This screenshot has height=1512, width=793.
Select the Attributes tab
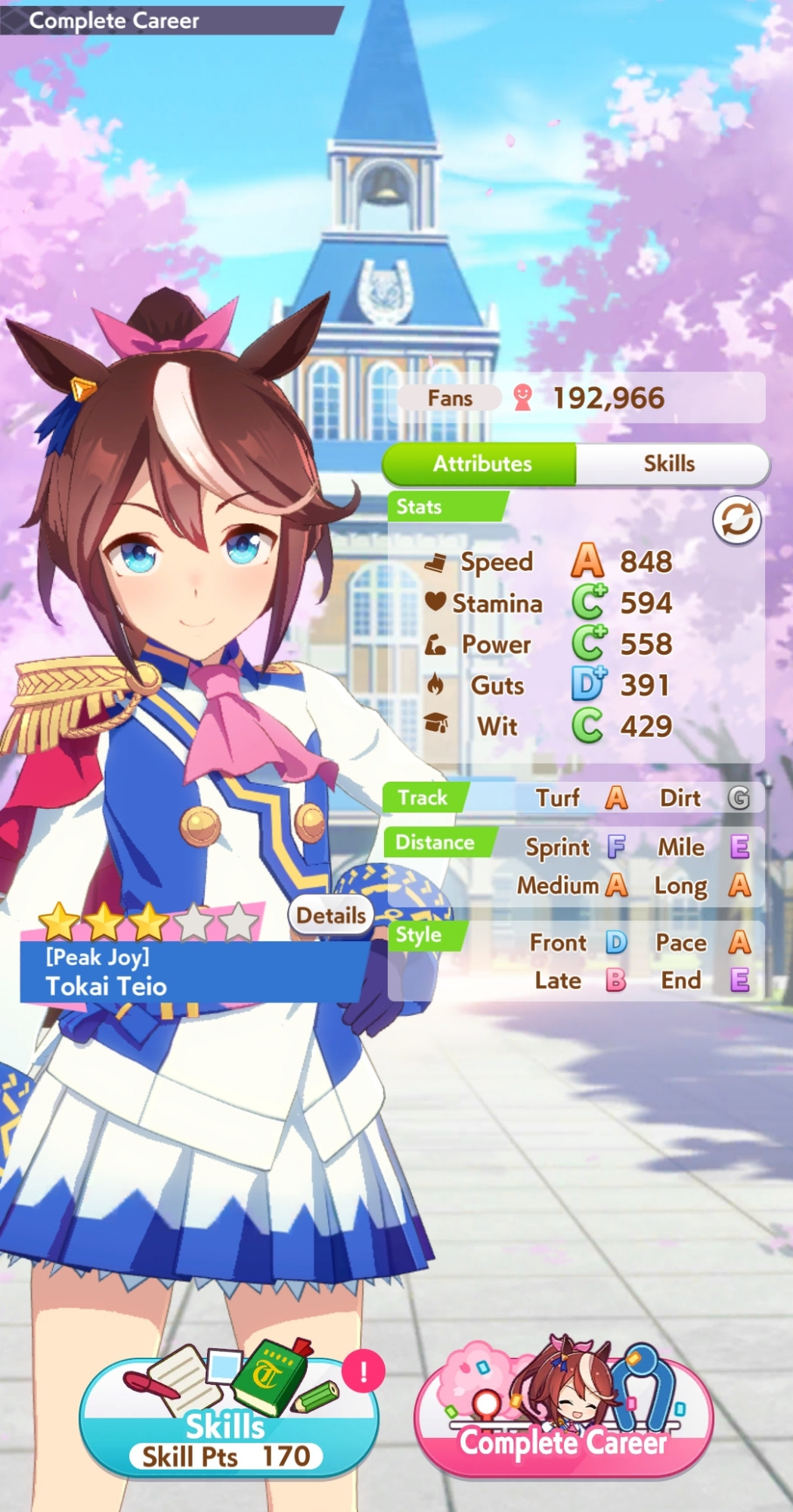pos(482,463)
